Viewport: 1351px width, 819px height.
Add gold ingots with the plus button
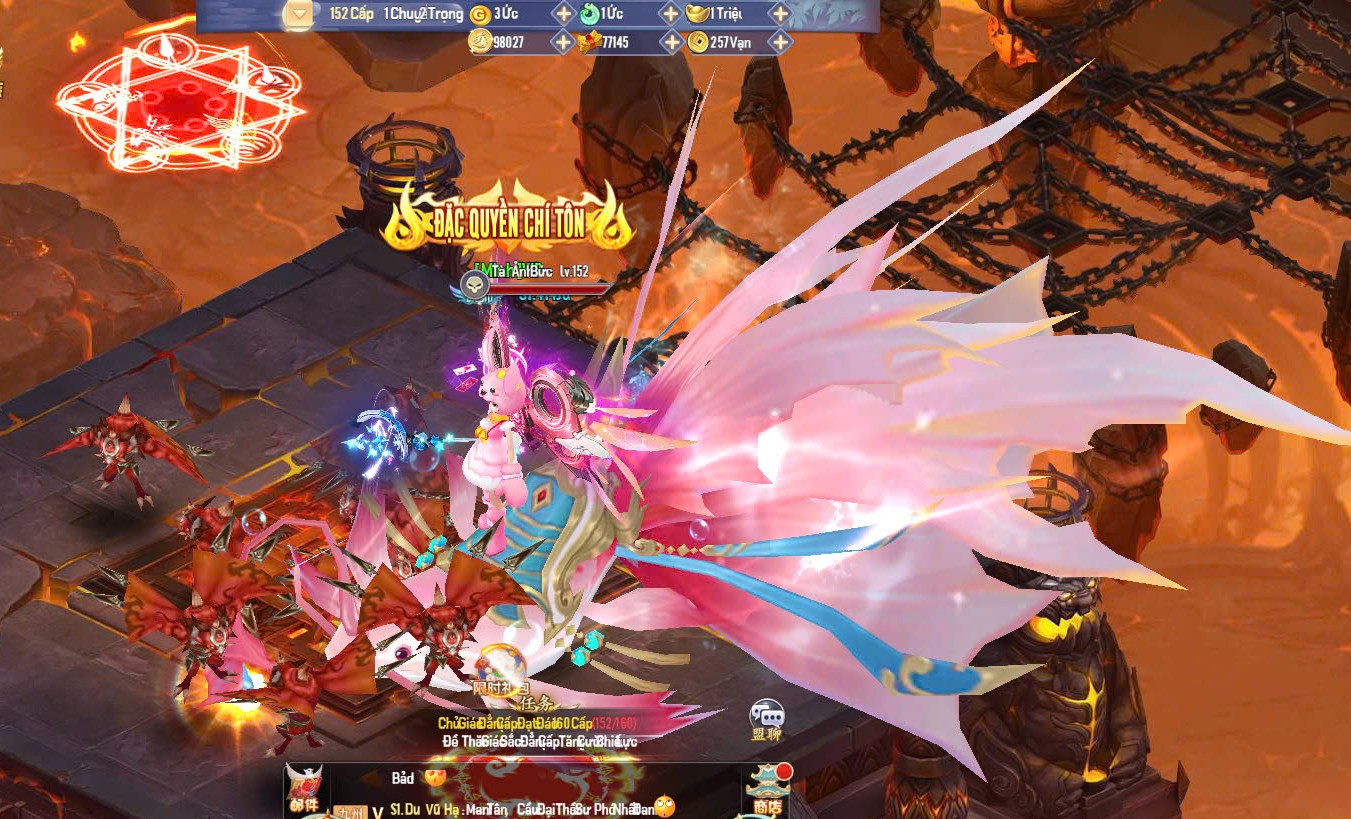(780, 14)
